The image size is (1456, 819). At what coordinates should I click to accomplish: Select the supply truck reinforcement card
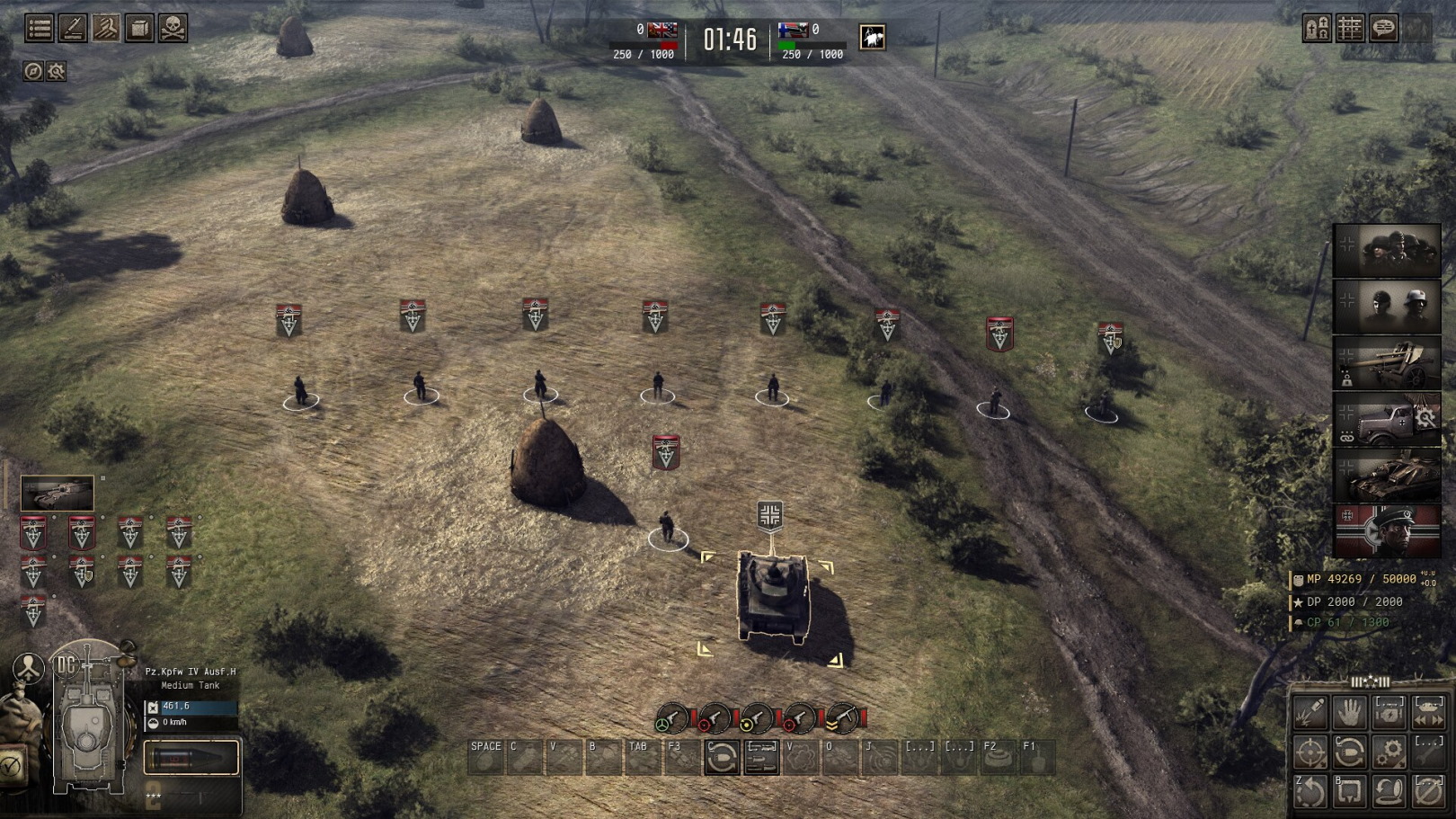point(1386,419)
